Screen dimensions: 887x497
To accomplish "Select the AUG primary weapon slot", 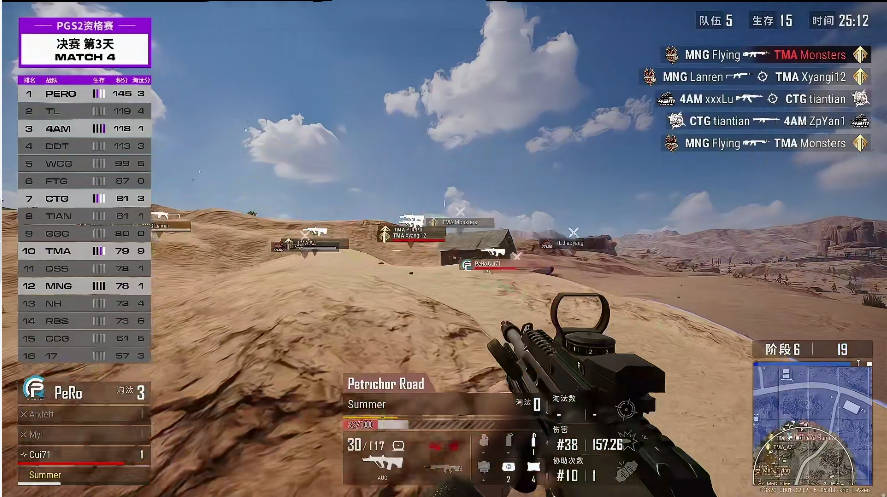I will click(x=381, y=463).
